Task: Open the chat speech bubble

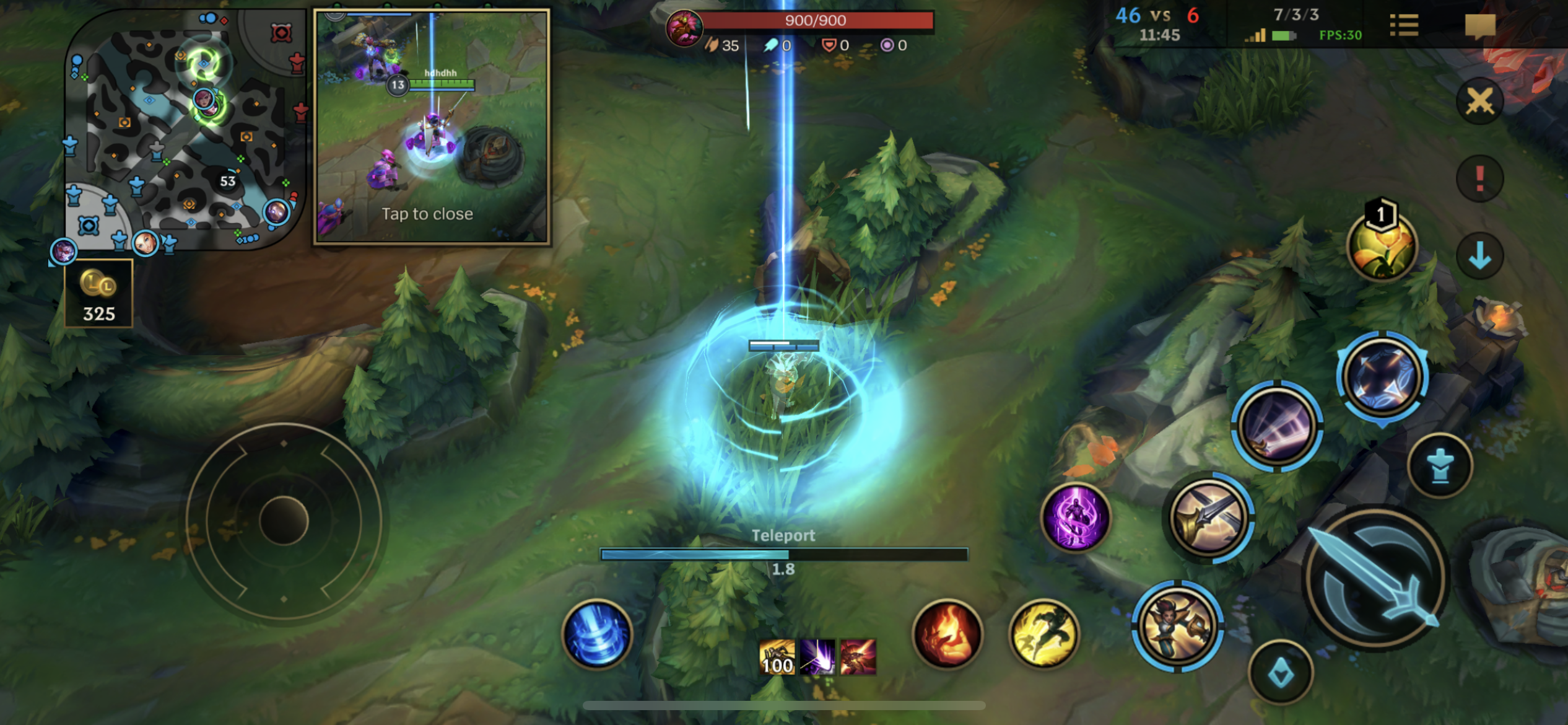Action: (1479, 26)
